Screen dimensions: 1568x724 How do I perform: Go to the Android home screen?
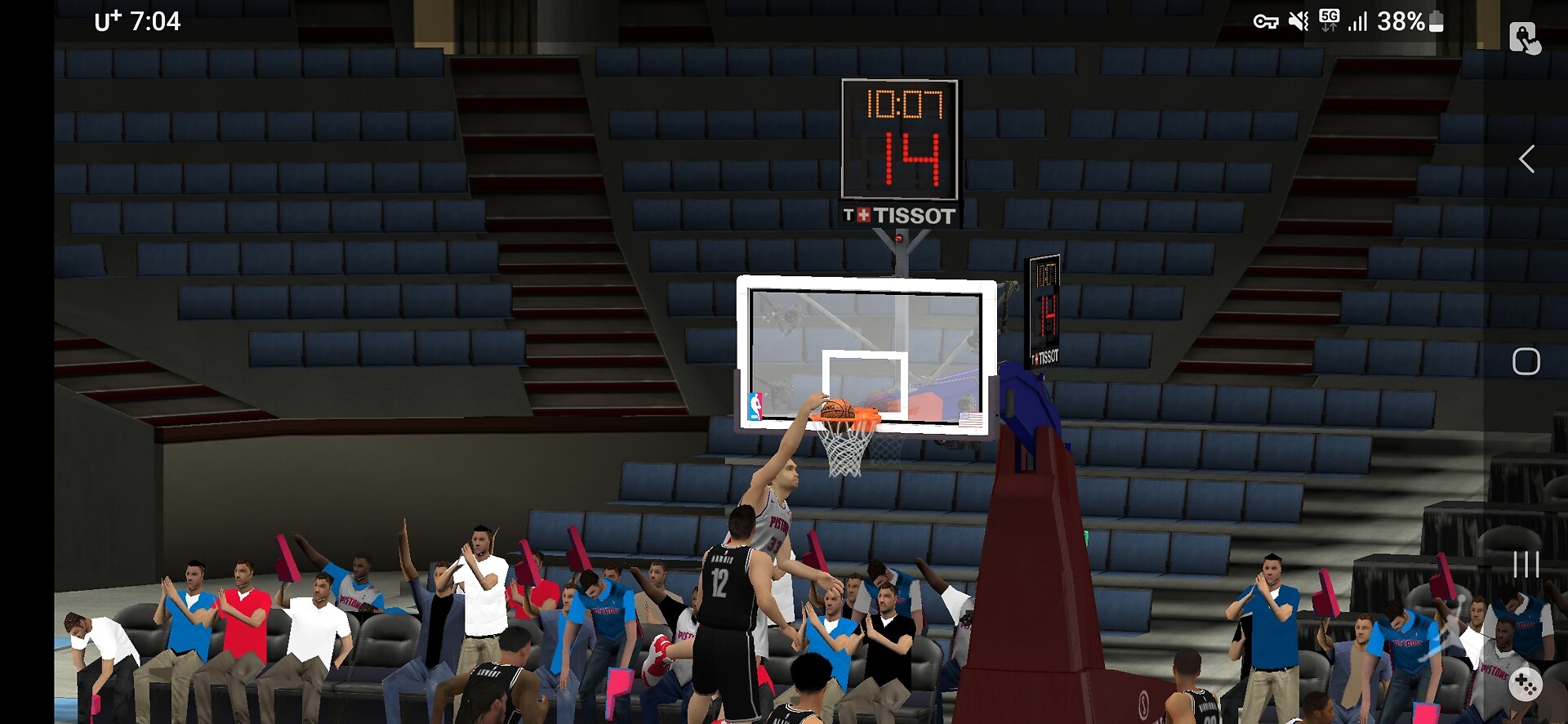[x=1526, y=361]
